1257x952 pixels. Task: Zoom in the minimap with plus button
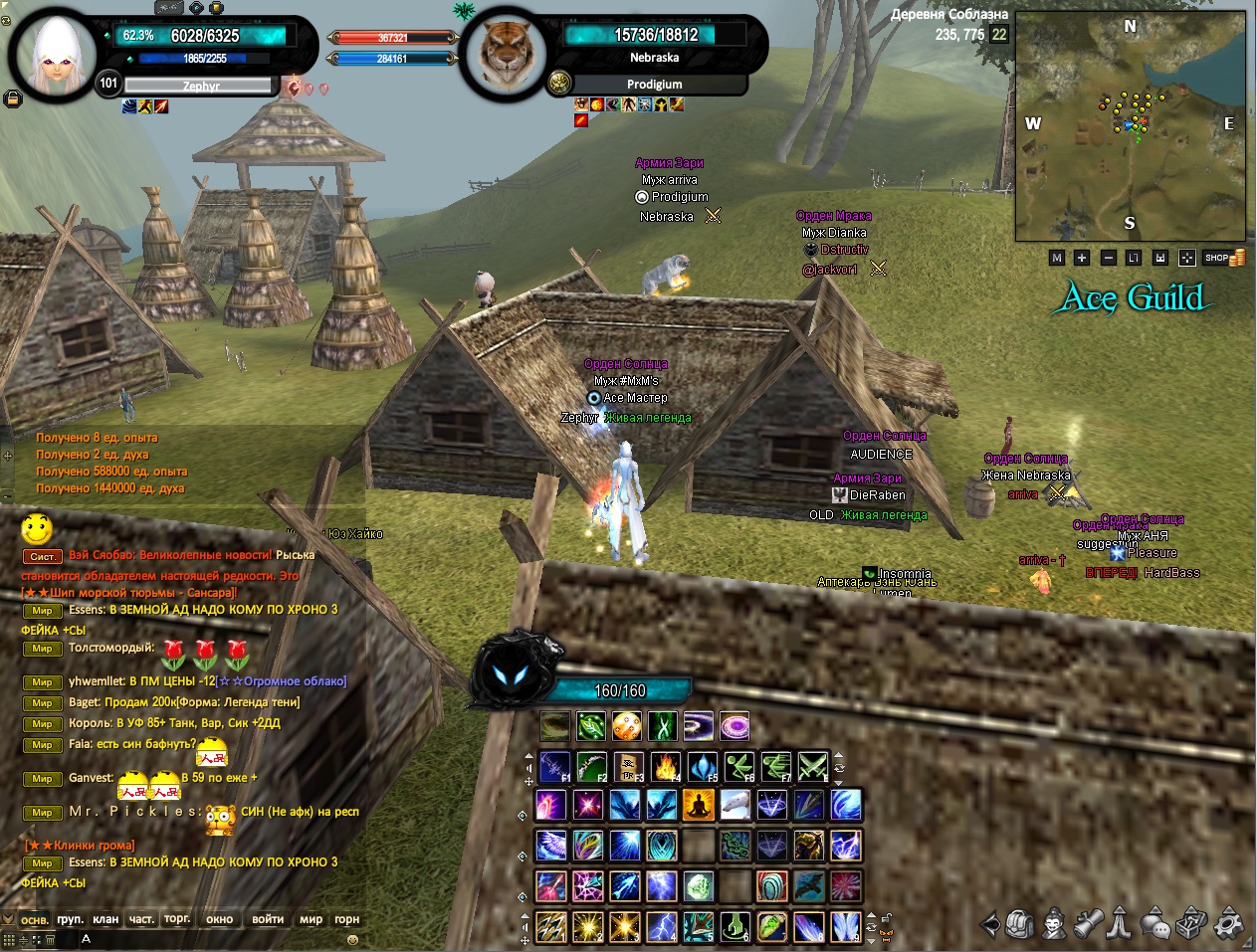[x=1082, y=258]
